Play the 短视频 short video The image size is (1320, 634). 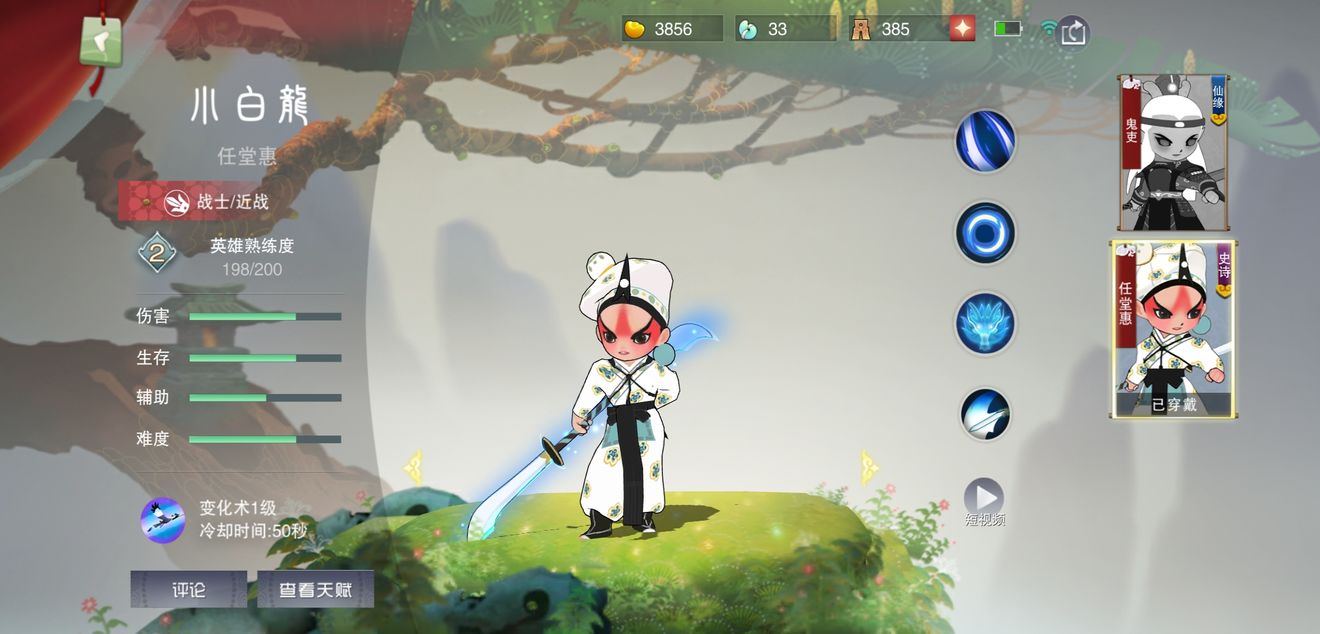(984, 498)
